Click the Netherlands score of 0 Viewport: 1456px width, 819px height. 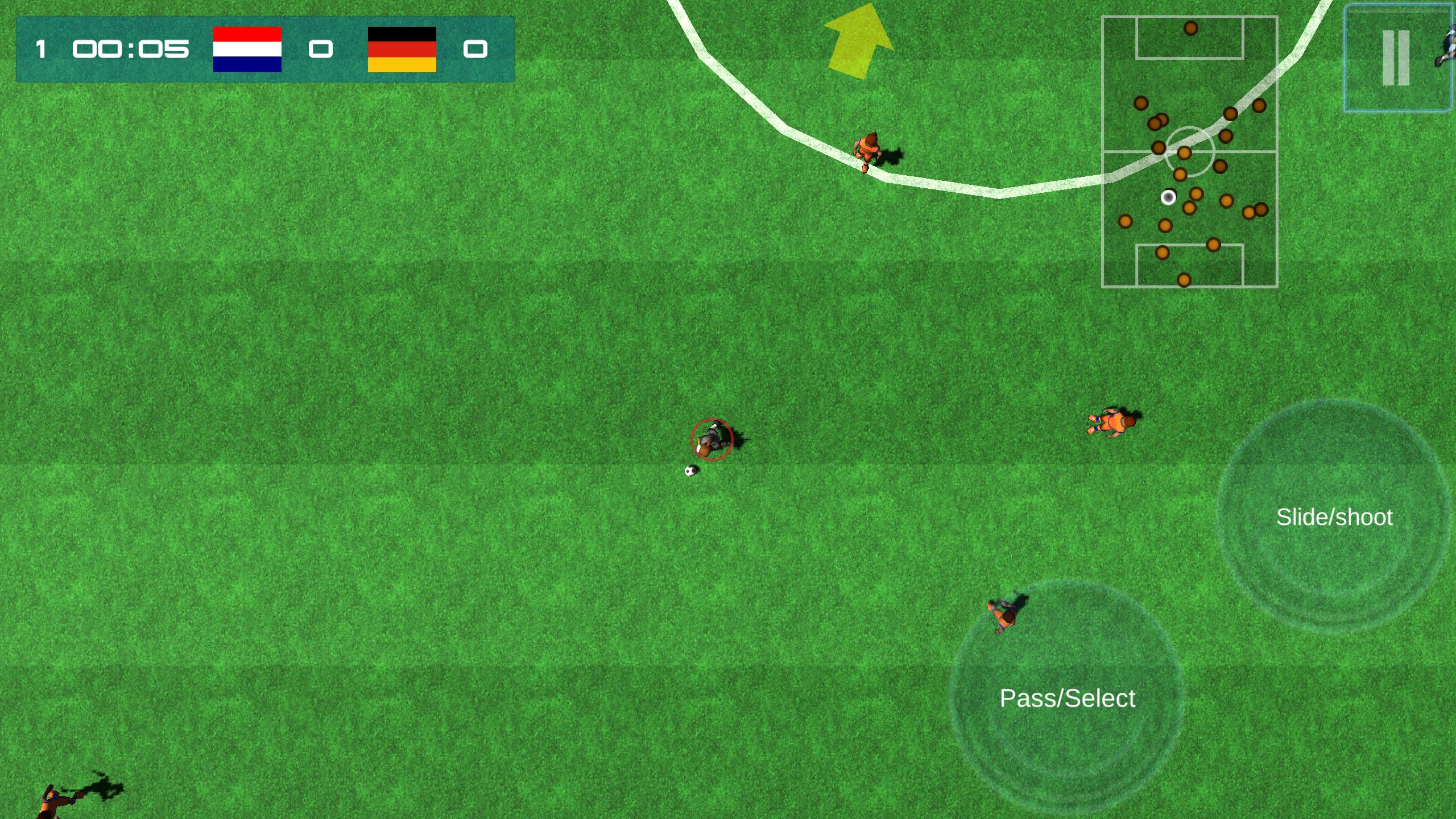pos(321,50)
